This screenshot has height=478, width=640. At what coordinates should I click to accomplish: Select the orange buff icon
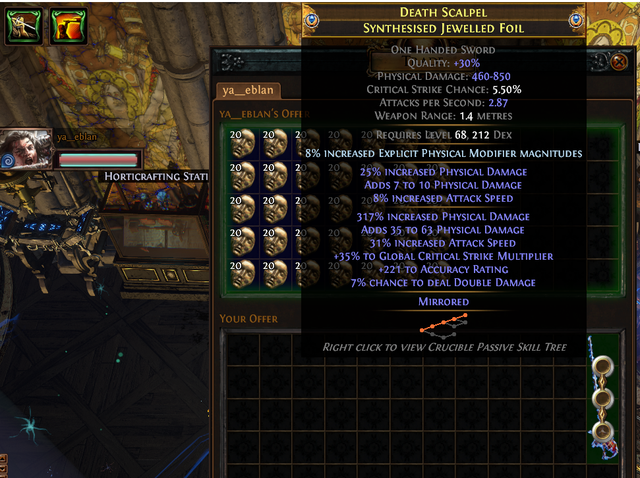point(67,25)
